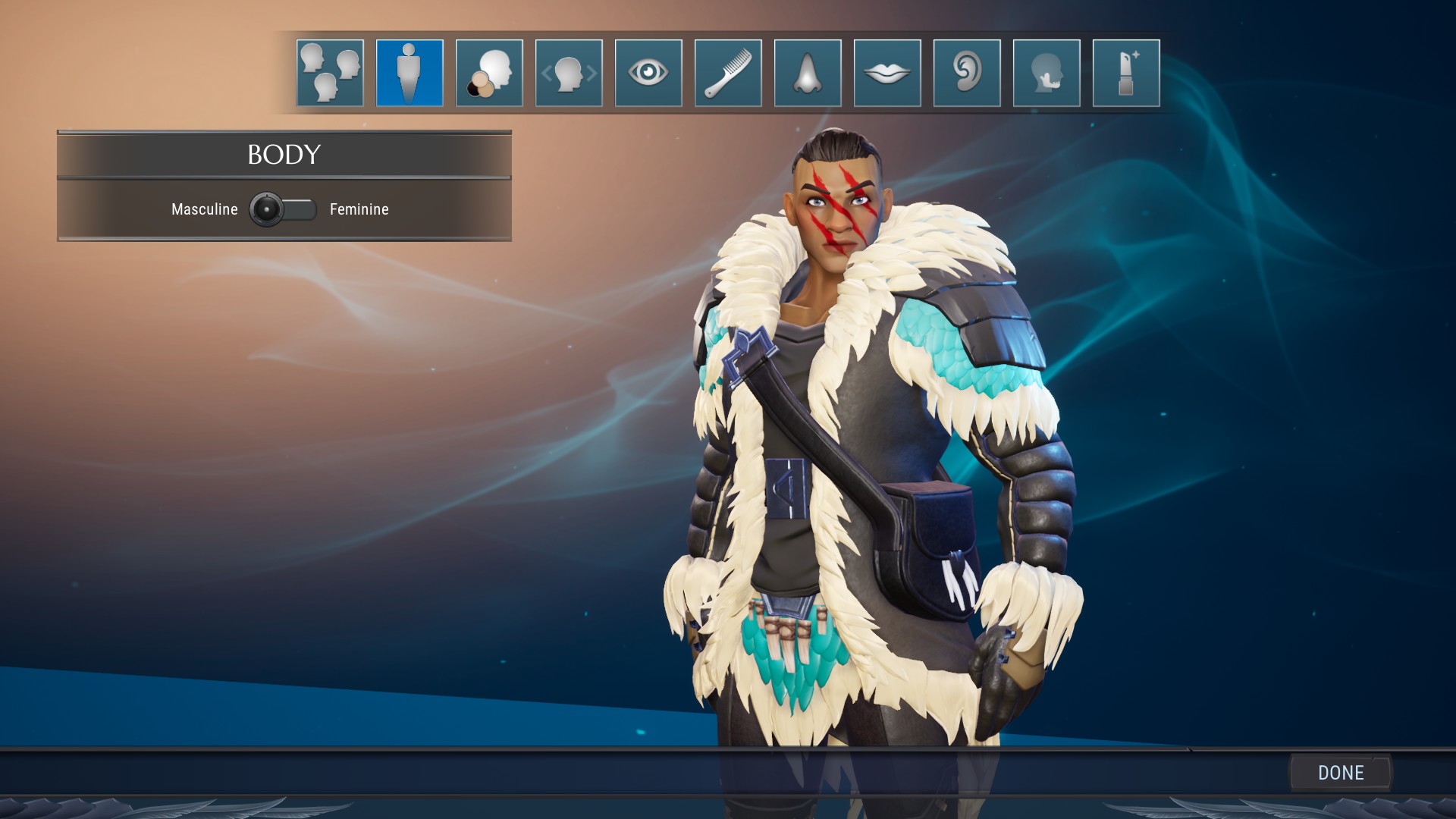This screenshot has width=1456, height=819.
Task: Switch to the skin tone tab
Action: 489,73
